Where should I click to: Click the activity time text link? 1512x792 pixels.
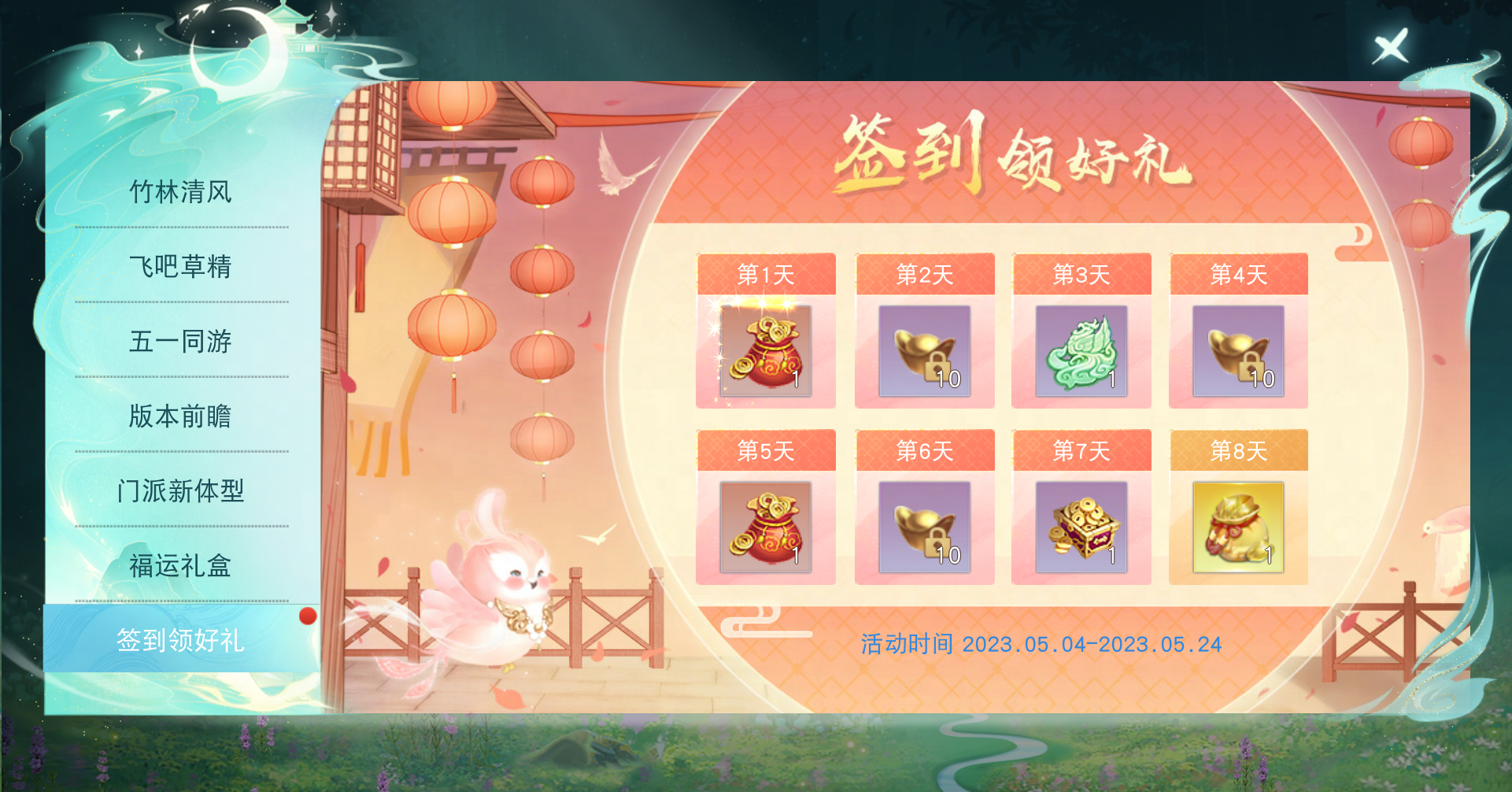1039,644
